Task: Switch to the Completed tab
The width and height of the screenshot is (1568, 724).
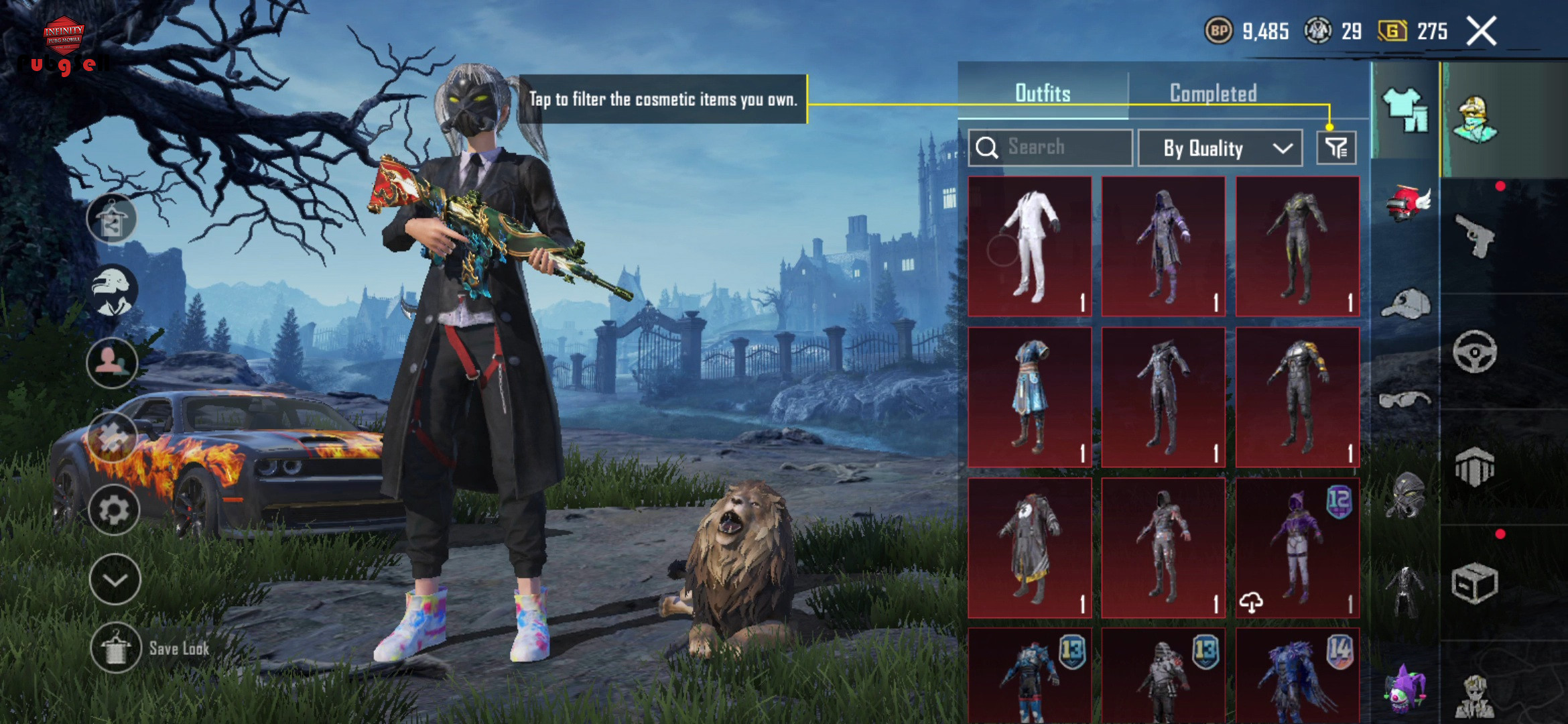Action: [1213, 93]
